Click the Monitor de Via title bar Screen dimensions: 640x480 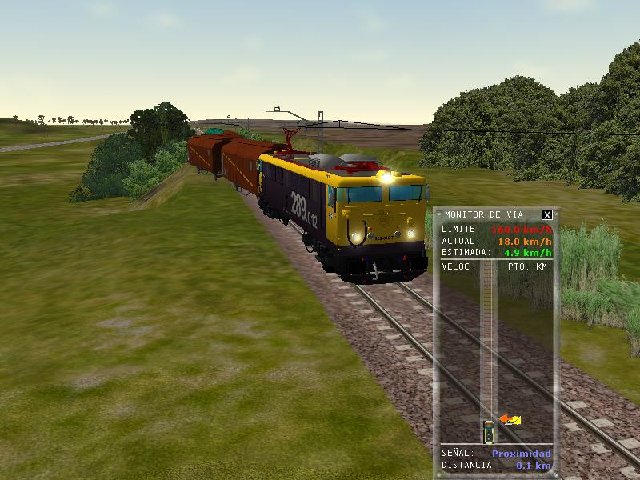[488, 214]
